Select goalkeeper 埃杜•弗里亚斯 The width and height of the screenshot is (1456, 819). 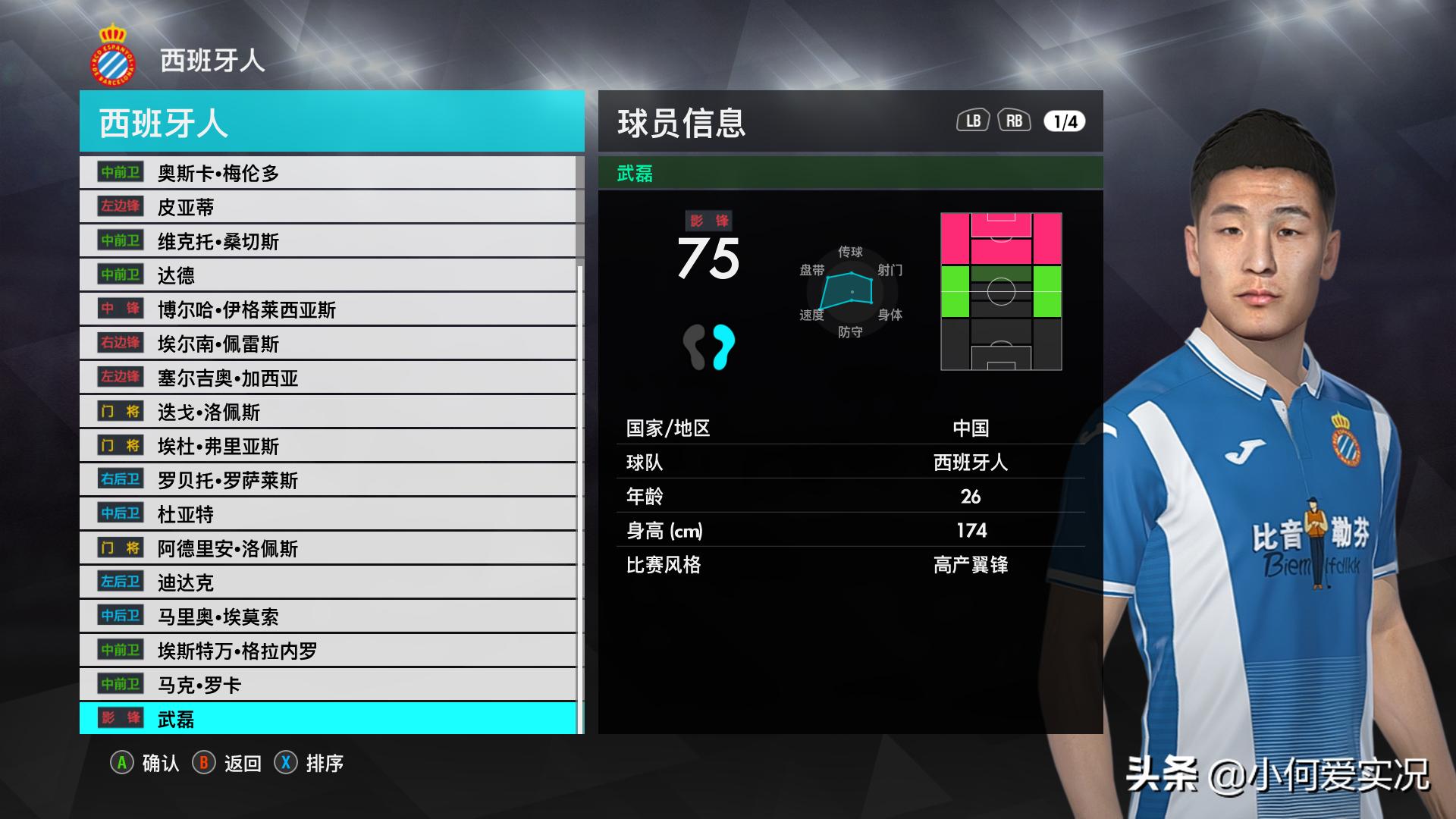pyautogui.click(x=328, y=446)
